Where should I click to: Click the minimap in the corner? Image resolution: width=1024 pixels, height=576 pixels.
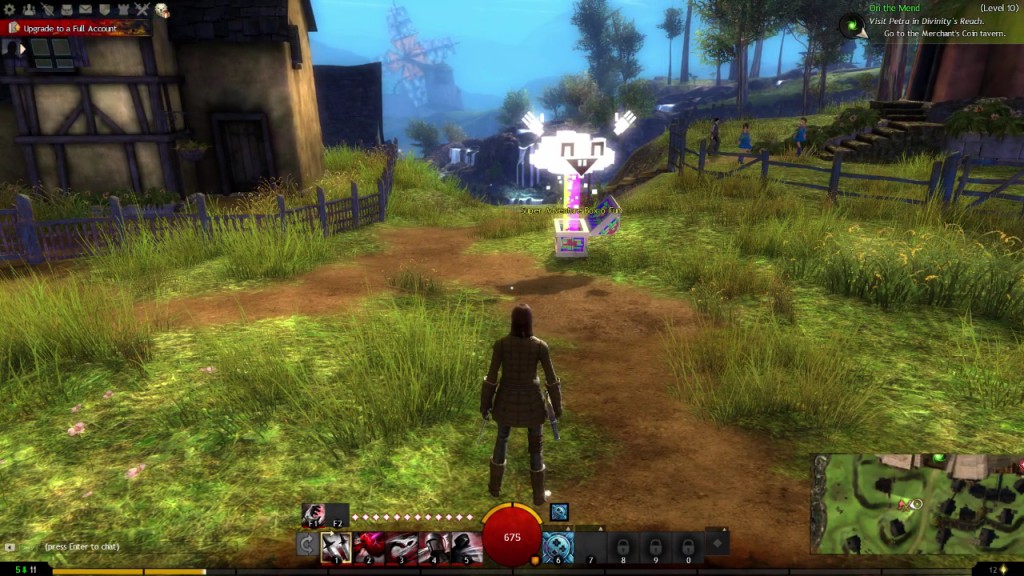point(916,504)
